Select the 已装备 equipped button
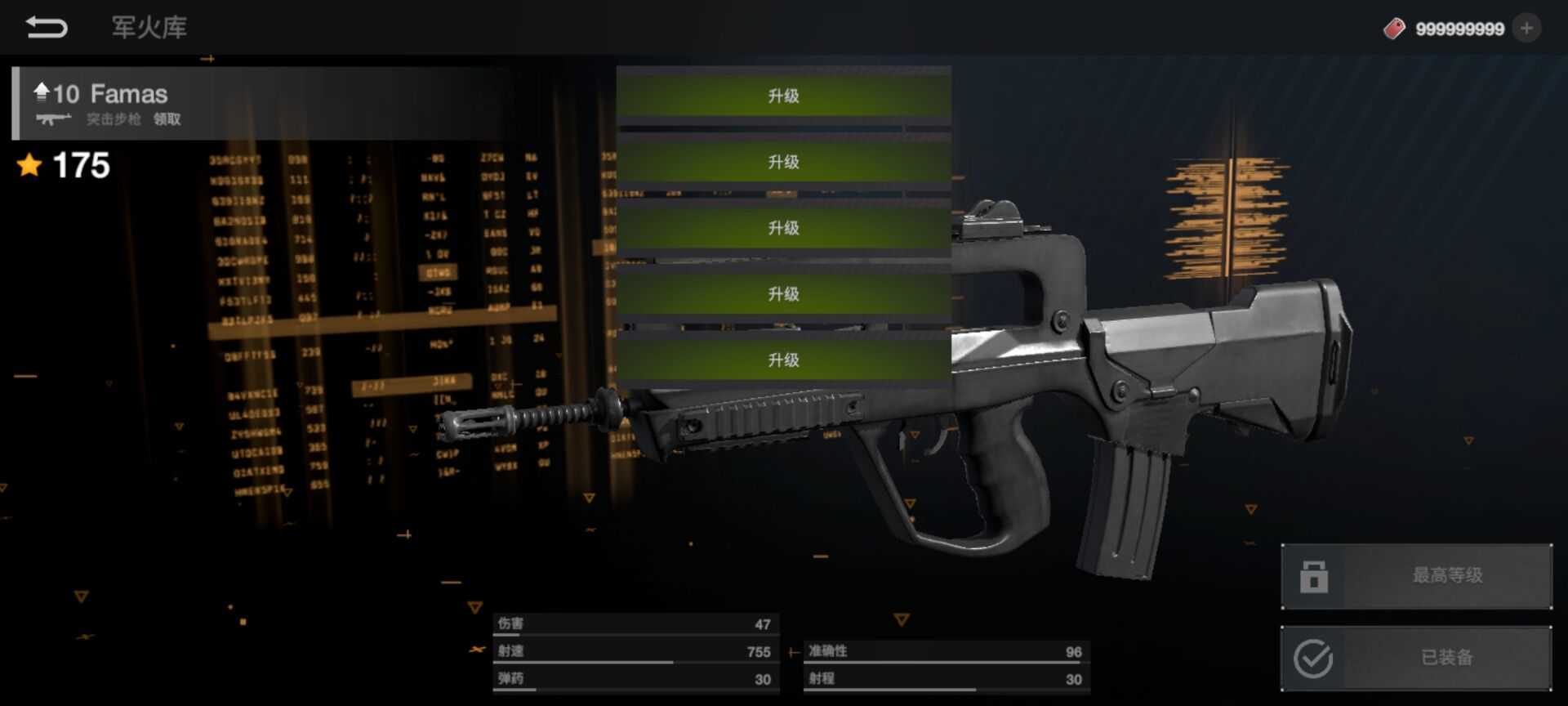The image size is (1568, 706). tap(1416, 658)
